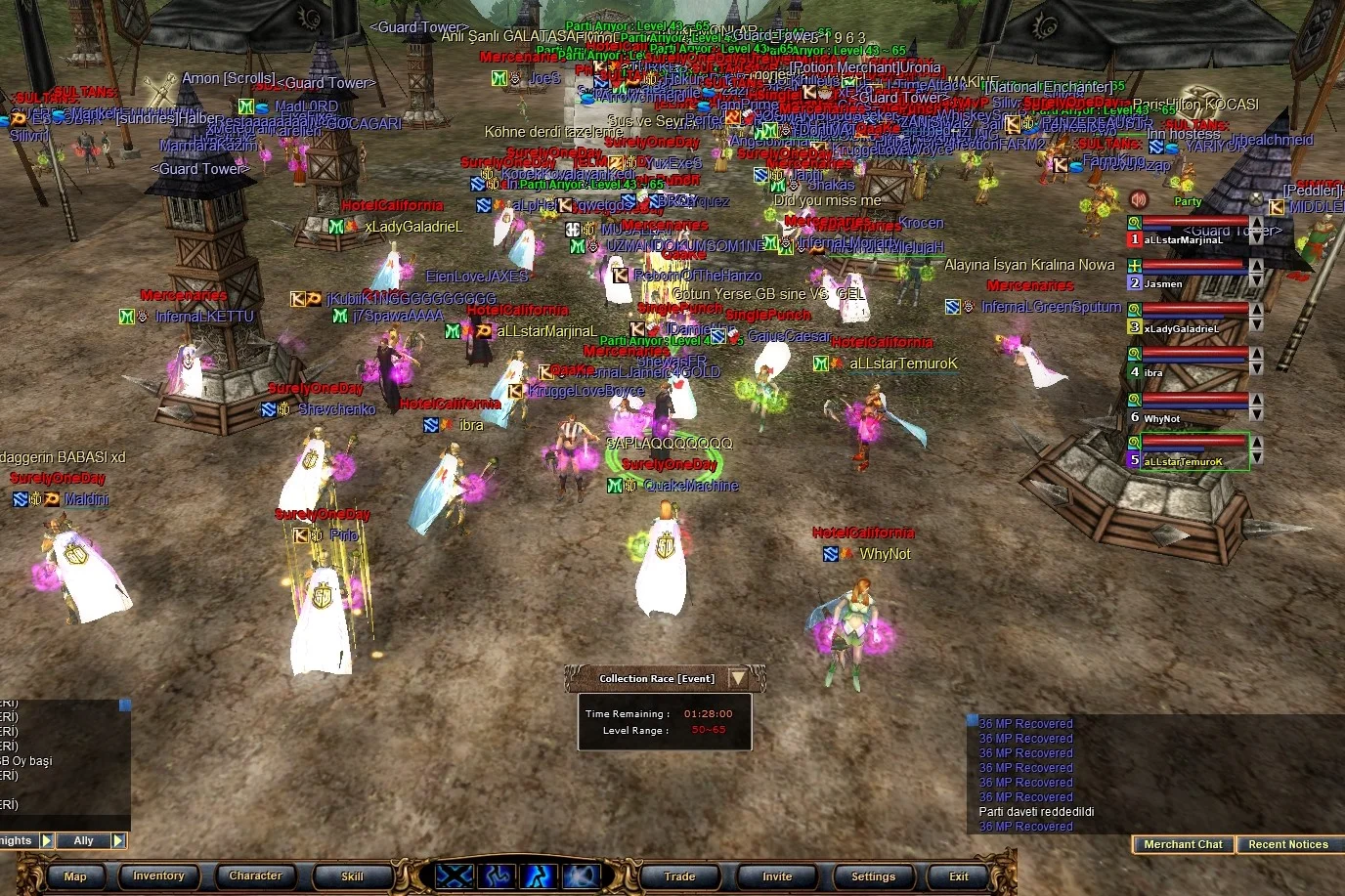Screen dimensions: 1345x896
Task: Close the Party panel with the X
Action: coord(1256,200)
